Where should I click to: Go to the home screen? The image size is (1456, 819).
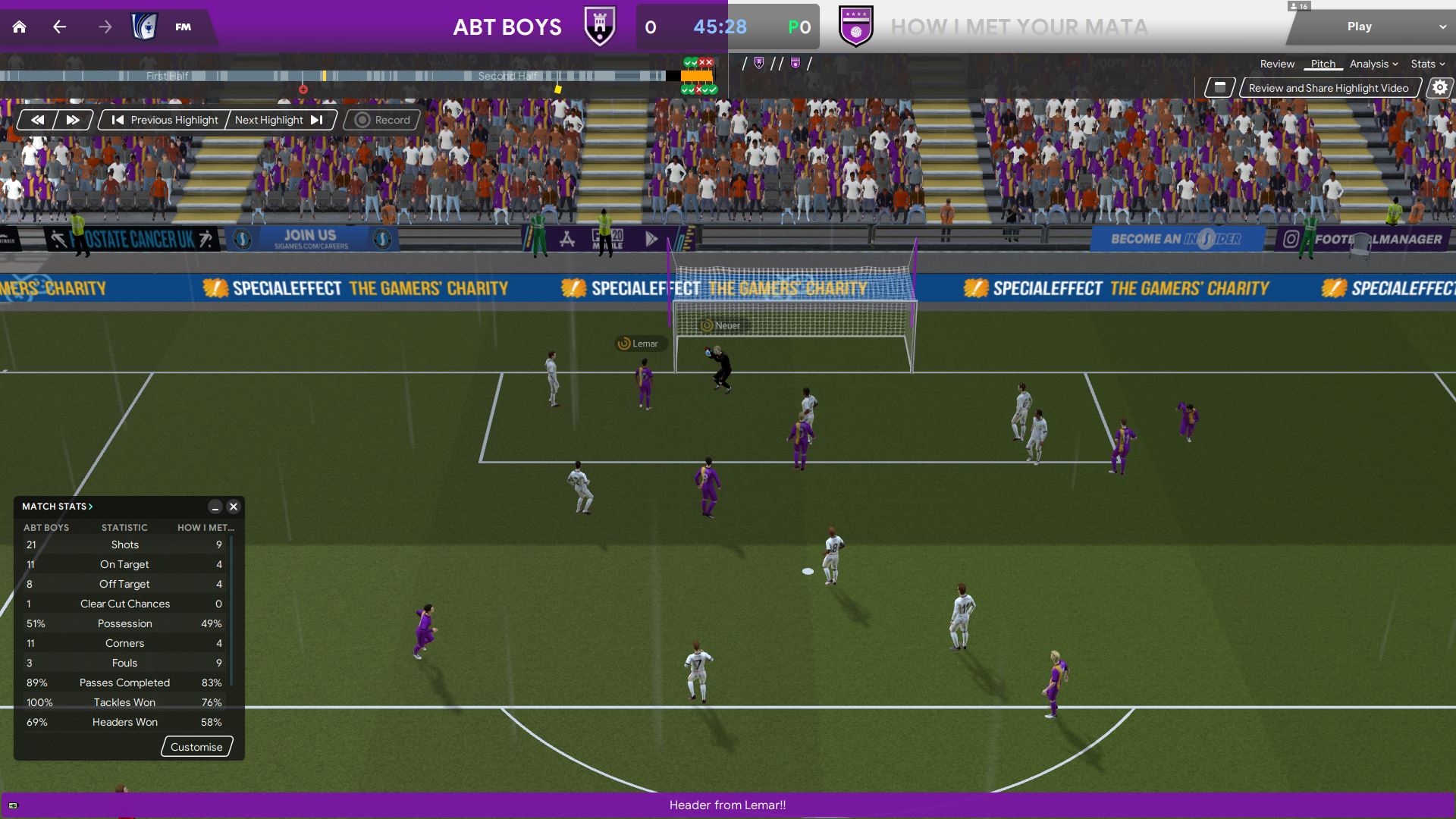tap(20, 27)
